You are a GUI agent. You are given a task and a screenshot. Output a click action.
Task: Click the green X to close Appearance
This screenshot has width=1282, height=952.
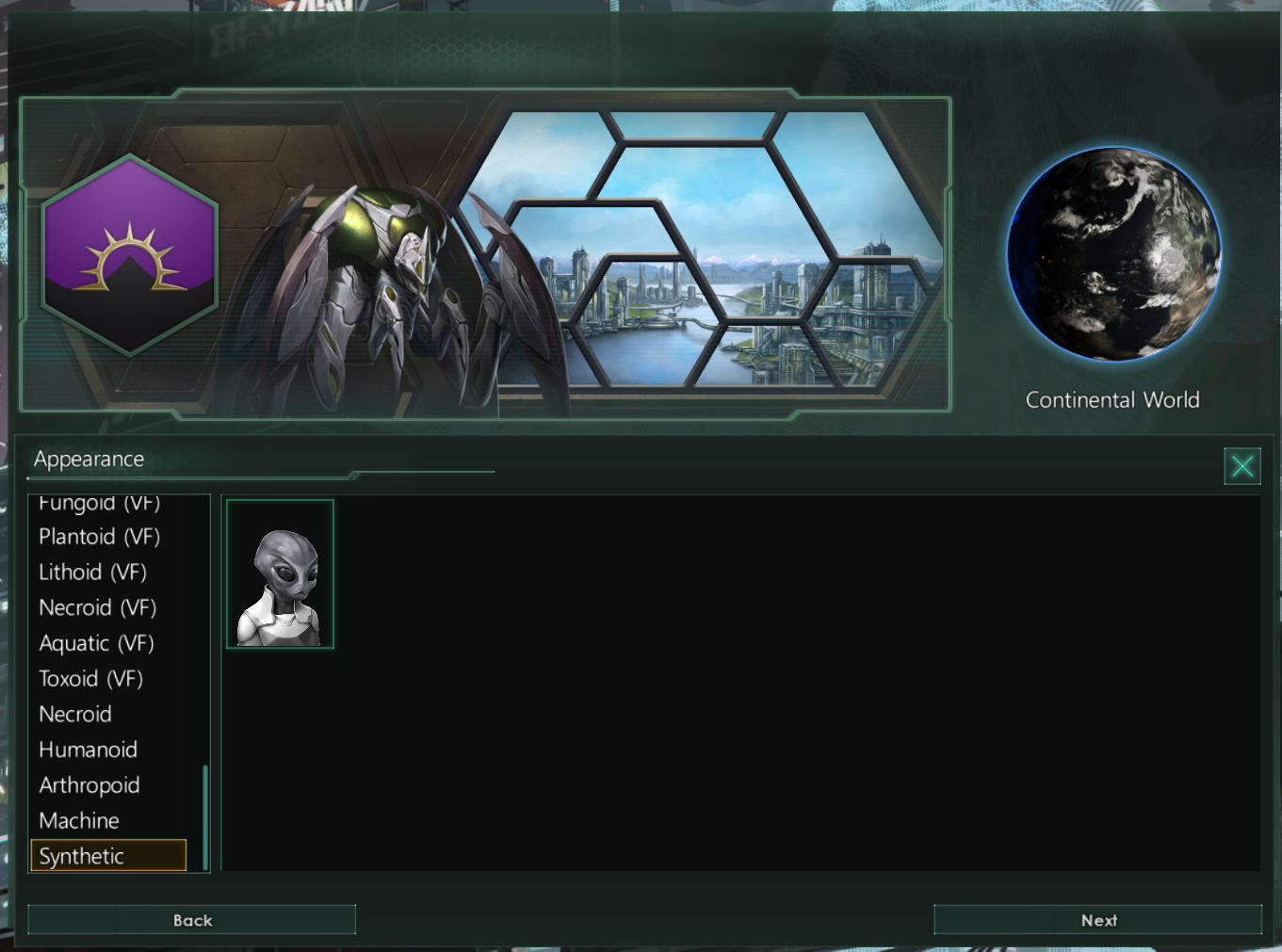(1241, 465)
